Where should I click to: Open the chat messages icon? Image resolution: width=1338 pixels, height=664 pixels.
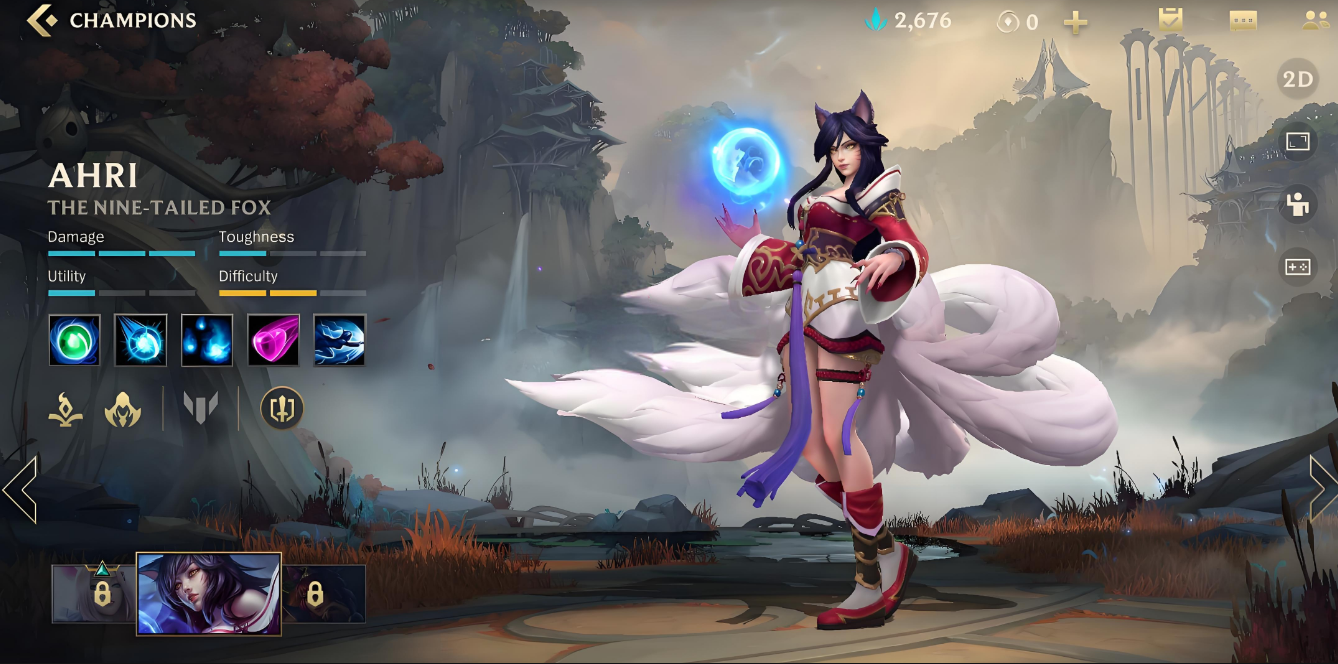[x=1243, y=20]
